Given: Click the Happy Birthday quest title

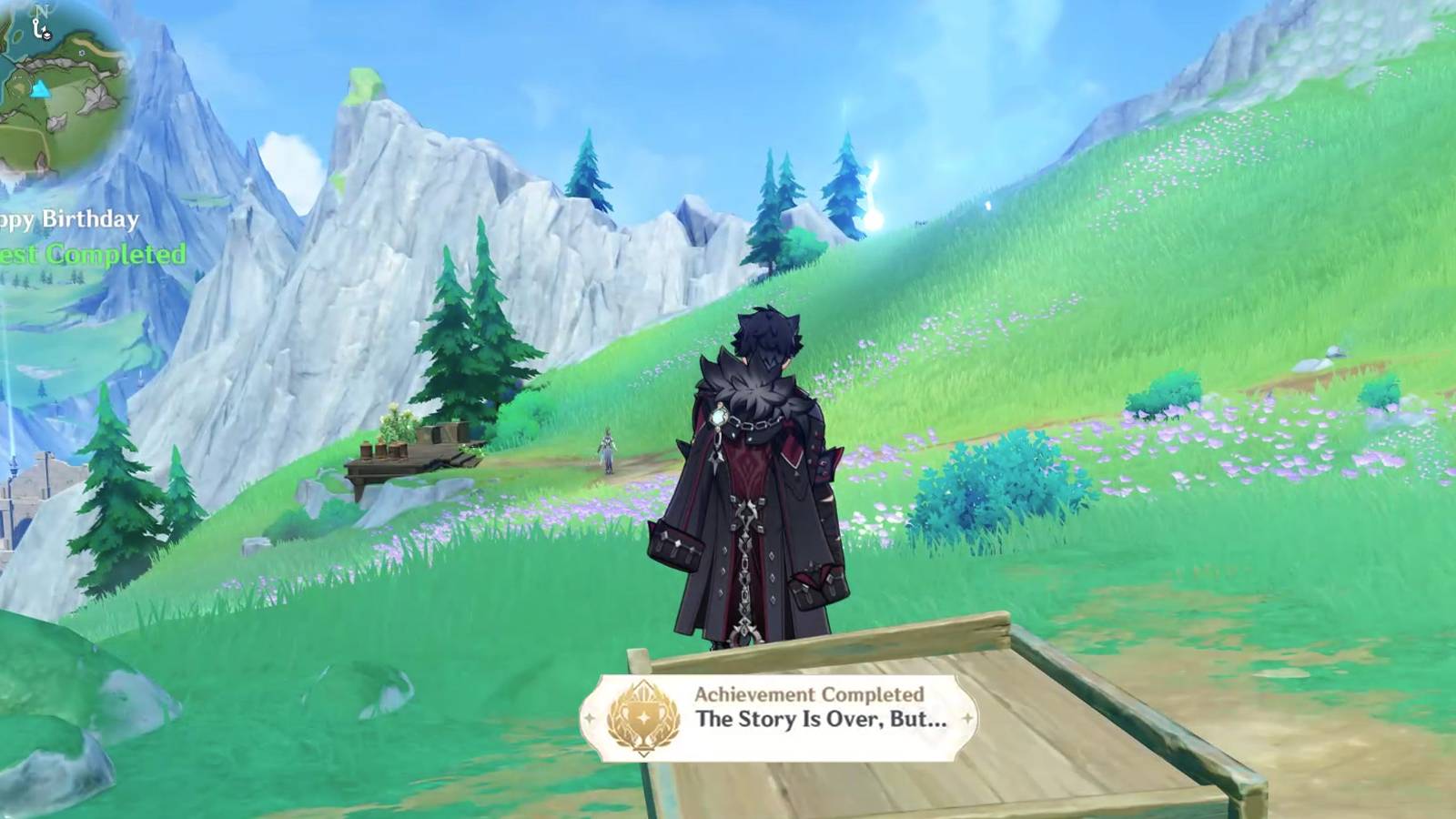Looking at the screenshot, I should (x=67, y=218).
